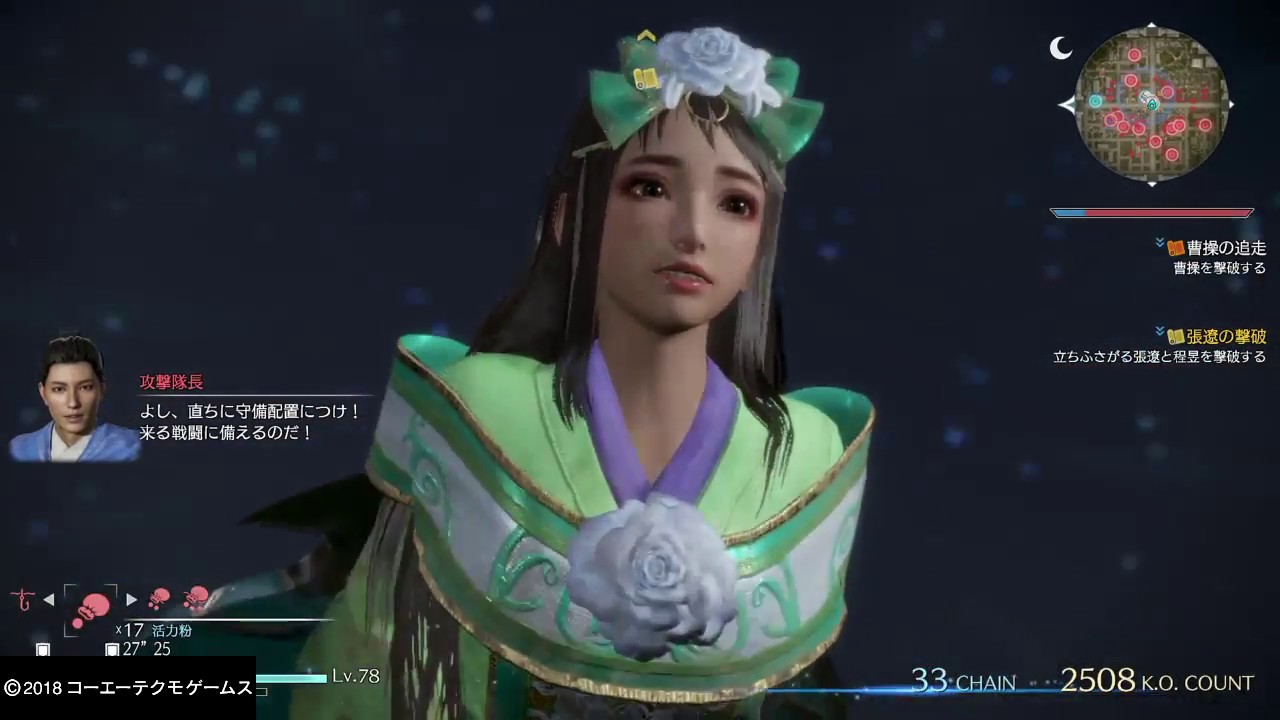Select the player marker on the minimap
The image size is (1280, 720).
(x=1150, y=102)
